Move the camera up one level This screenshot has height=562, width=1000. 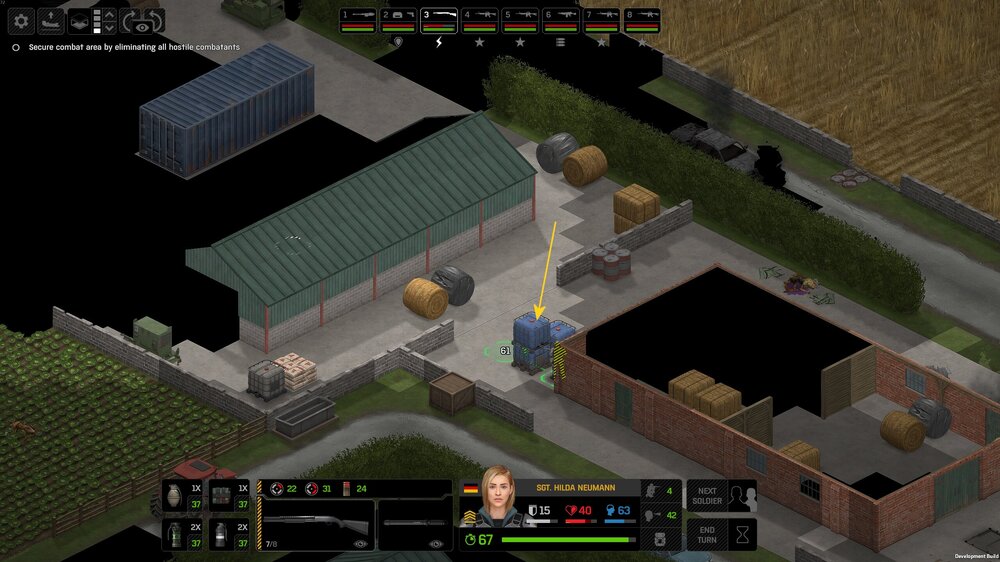click(x=109, y=15)
